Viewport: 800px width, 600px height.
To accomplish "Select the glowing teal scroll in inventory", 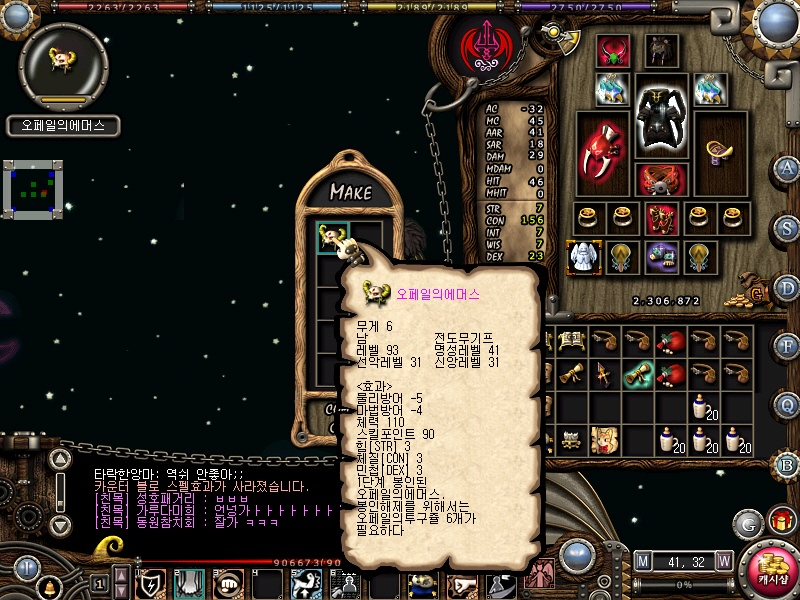I will 638,373.
